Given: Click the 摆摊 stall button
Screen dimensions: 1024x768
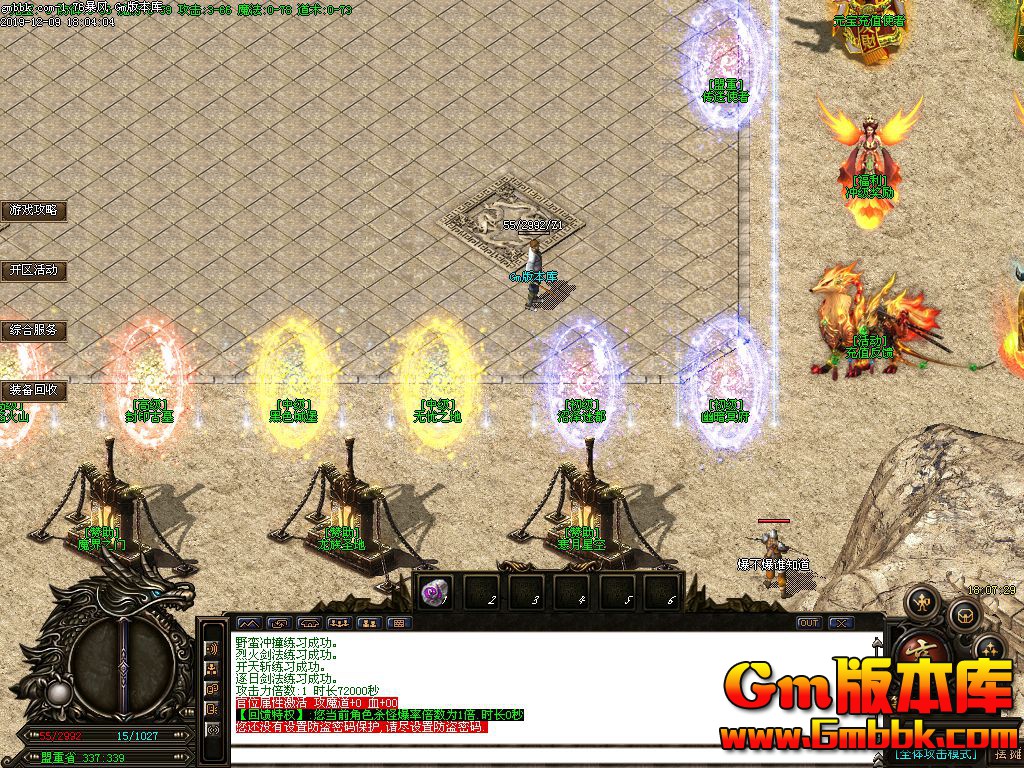Looking at the screenshot, I should click(x=1007, y=754).
